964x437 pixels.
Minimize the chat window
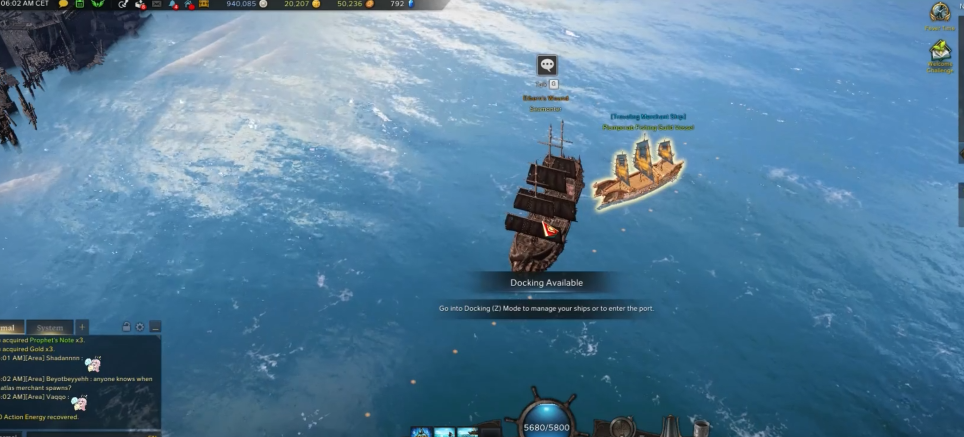(154, 327)
